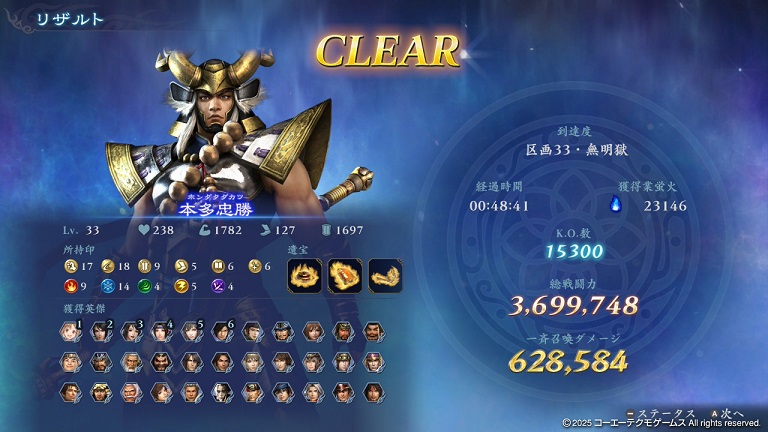The height and width of the screenshot is (432, 768).
Task: Select the hero portrait numbered 5
Action: [x=191, y=331]
